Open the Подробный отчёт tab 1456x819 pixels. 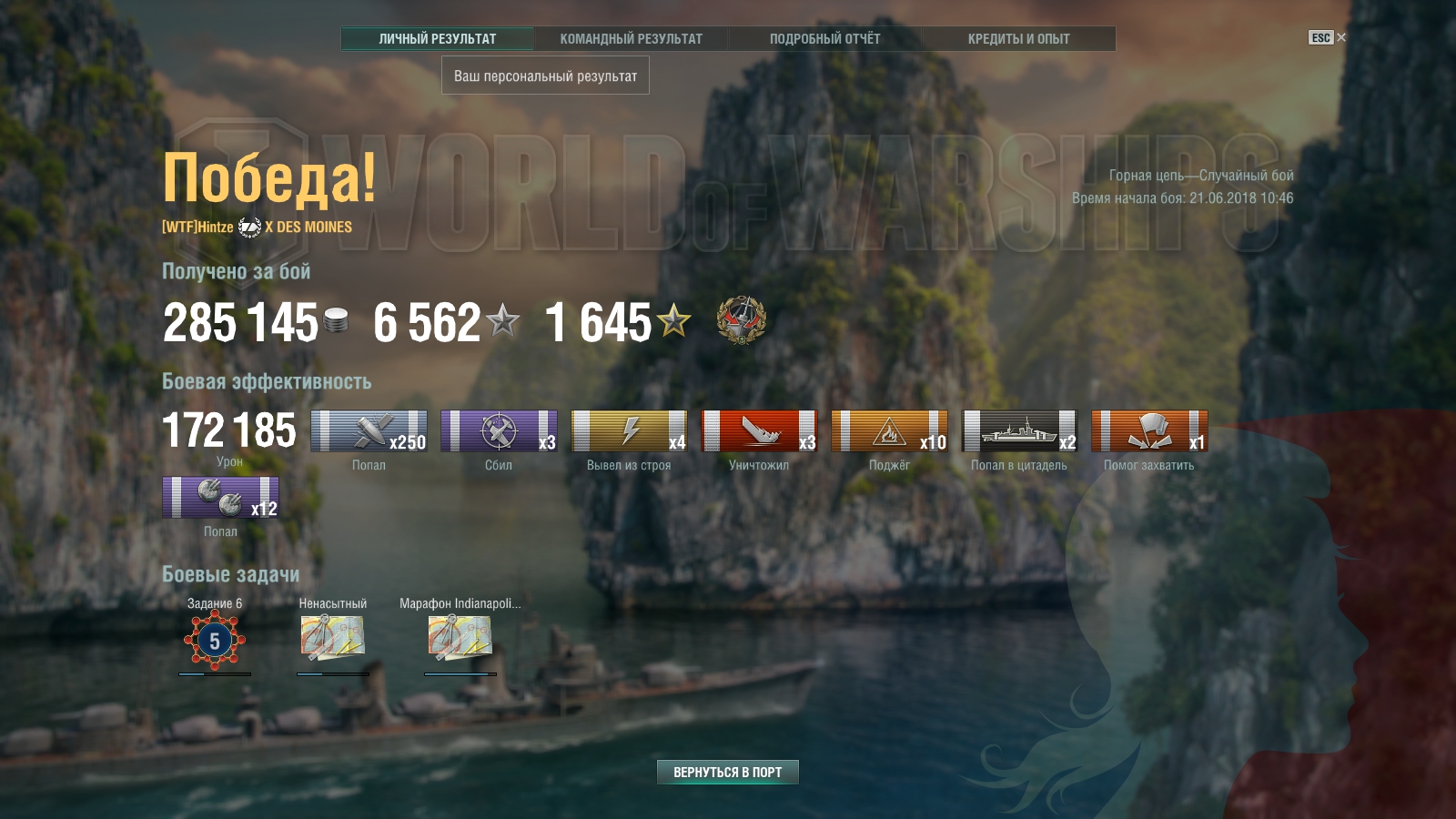pos(824,38)
